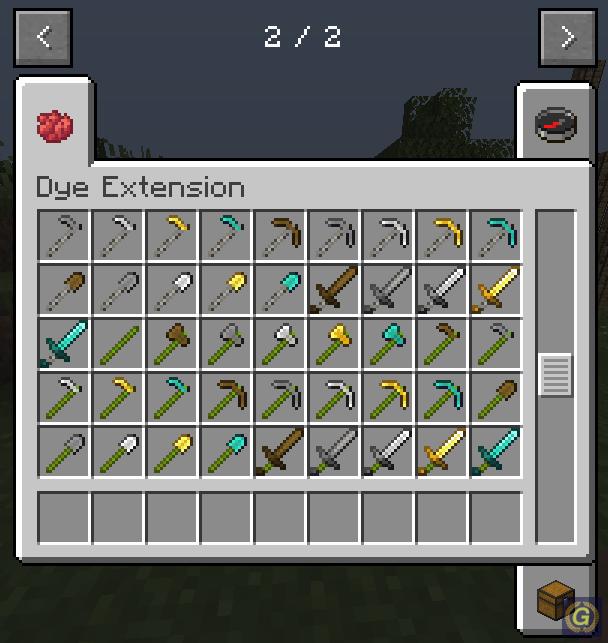Grab the iron axe with green handle
The width and height of the screenshot is (608, 643).
coord(281,343)
